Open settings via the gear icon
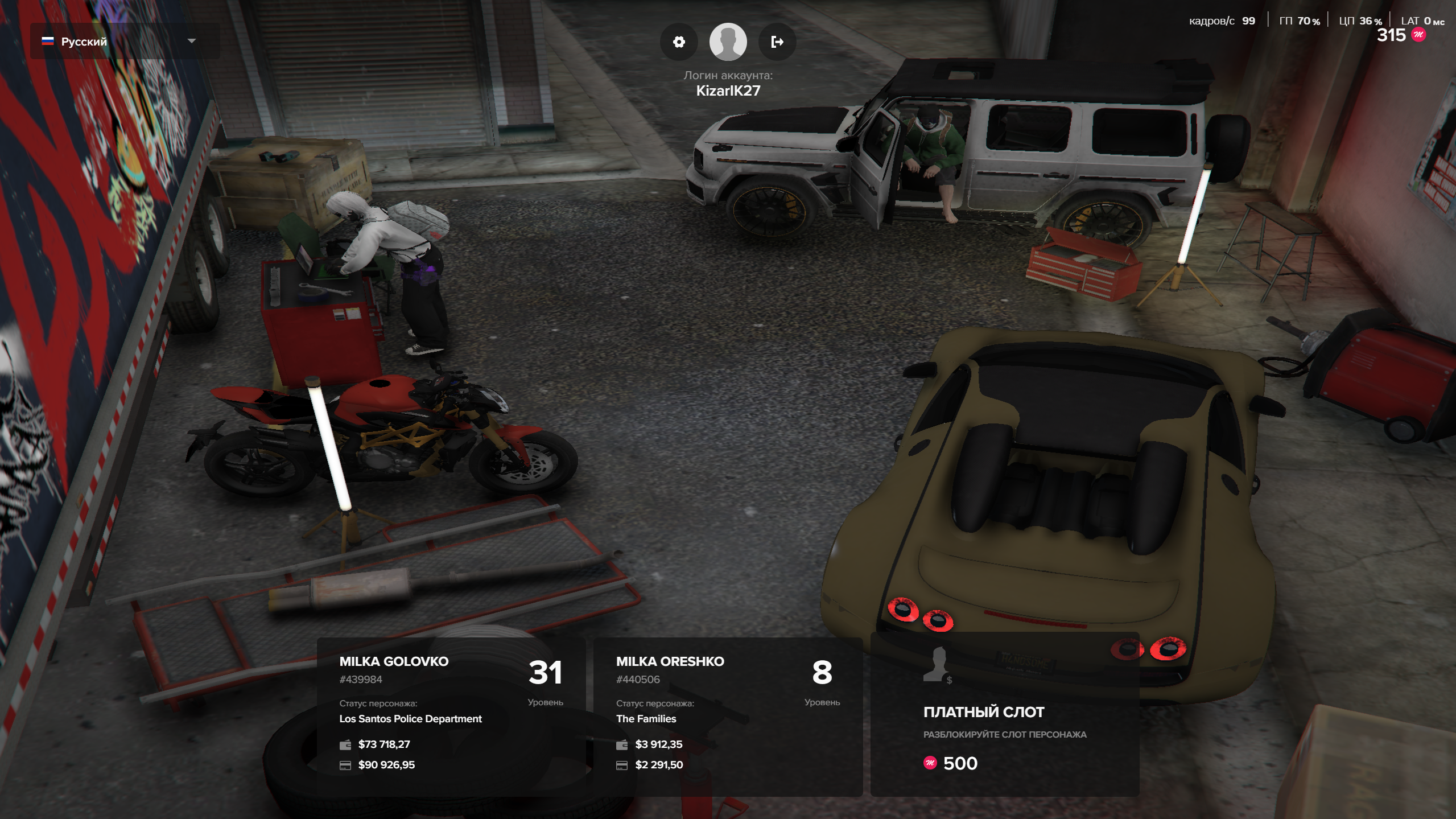Screen dimensions: 1456x819 point(679,42)
